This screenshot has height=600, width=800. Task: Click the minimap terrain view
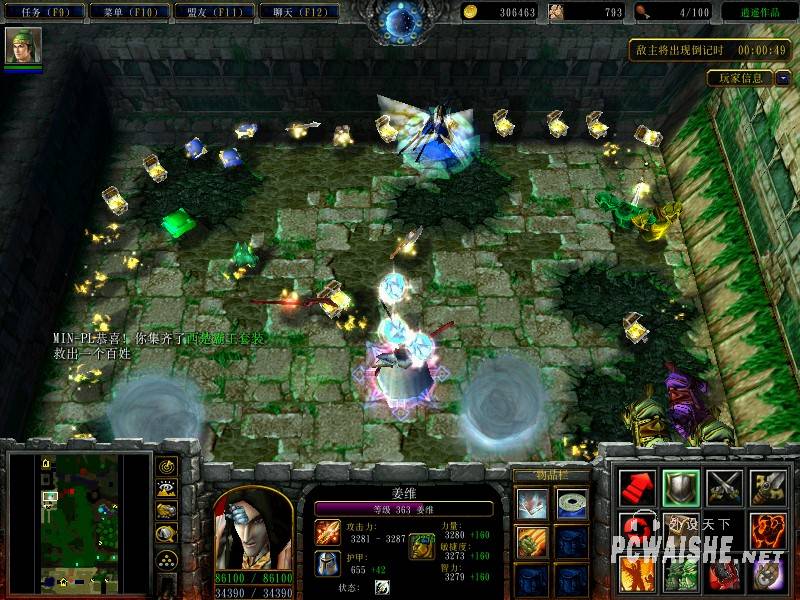click(74, 520)
